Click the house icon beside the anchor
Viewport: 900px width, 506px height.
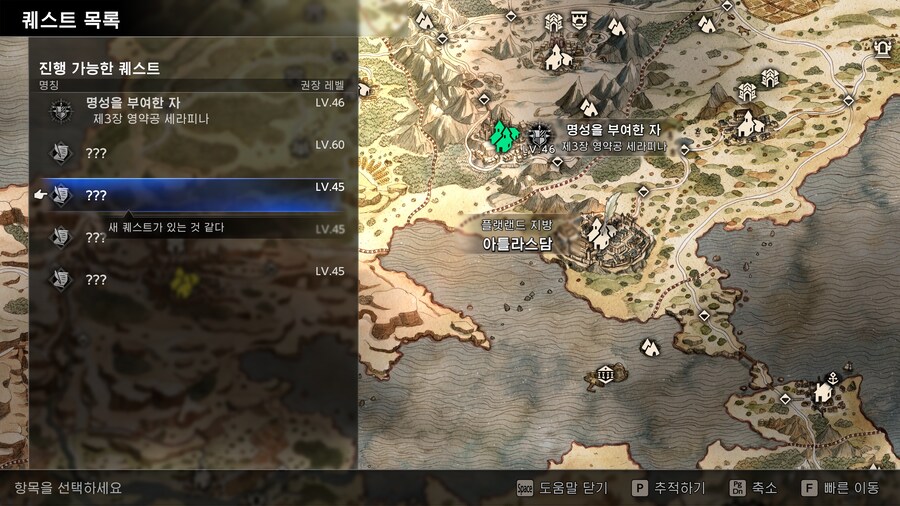pyautogui.click(x=822, y=392)
